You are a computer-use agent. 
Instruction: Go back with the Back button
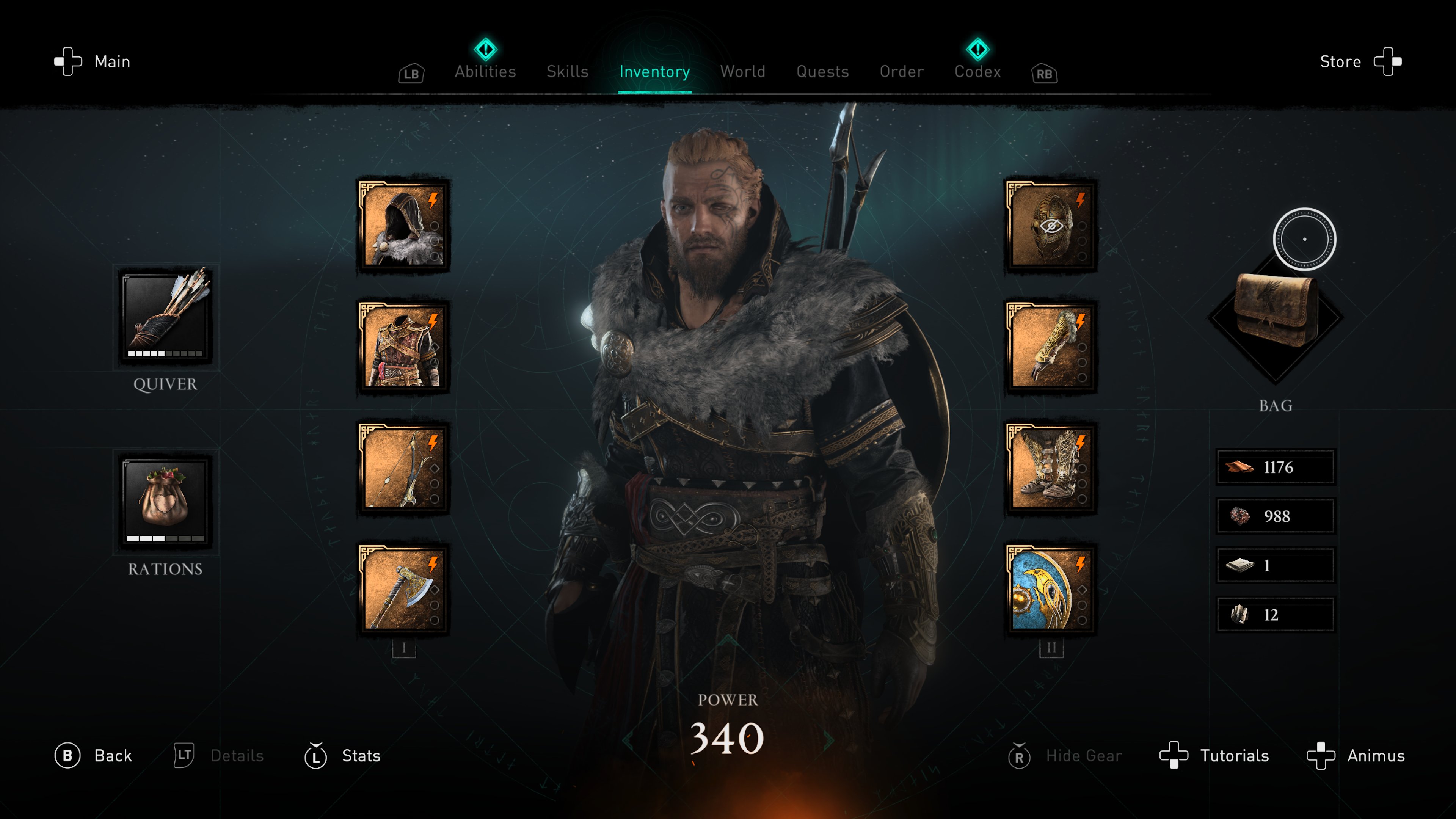94,756
